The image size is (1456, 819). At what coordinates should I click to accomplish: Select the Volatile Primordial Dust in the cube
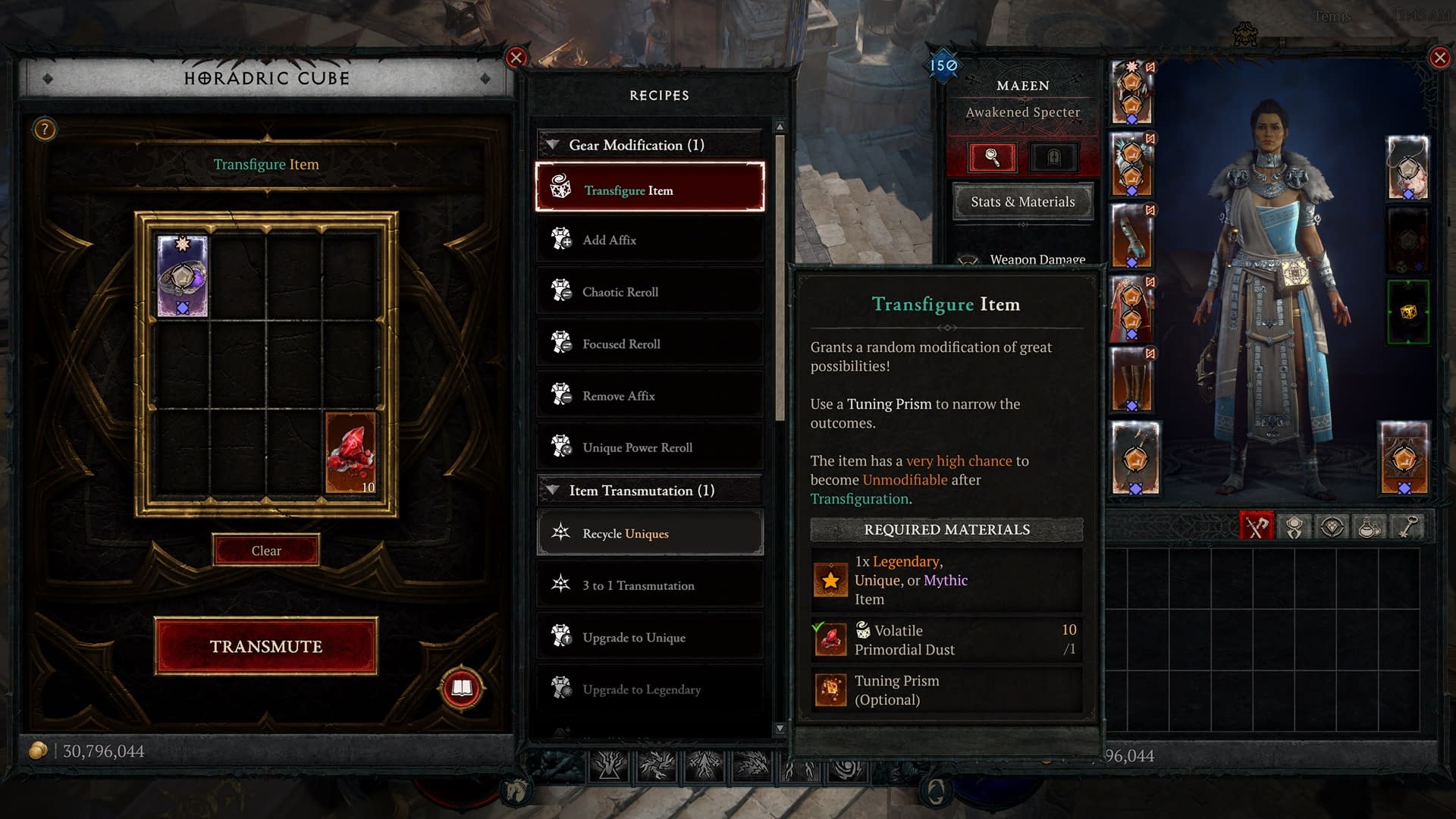(x=350, y=453)
